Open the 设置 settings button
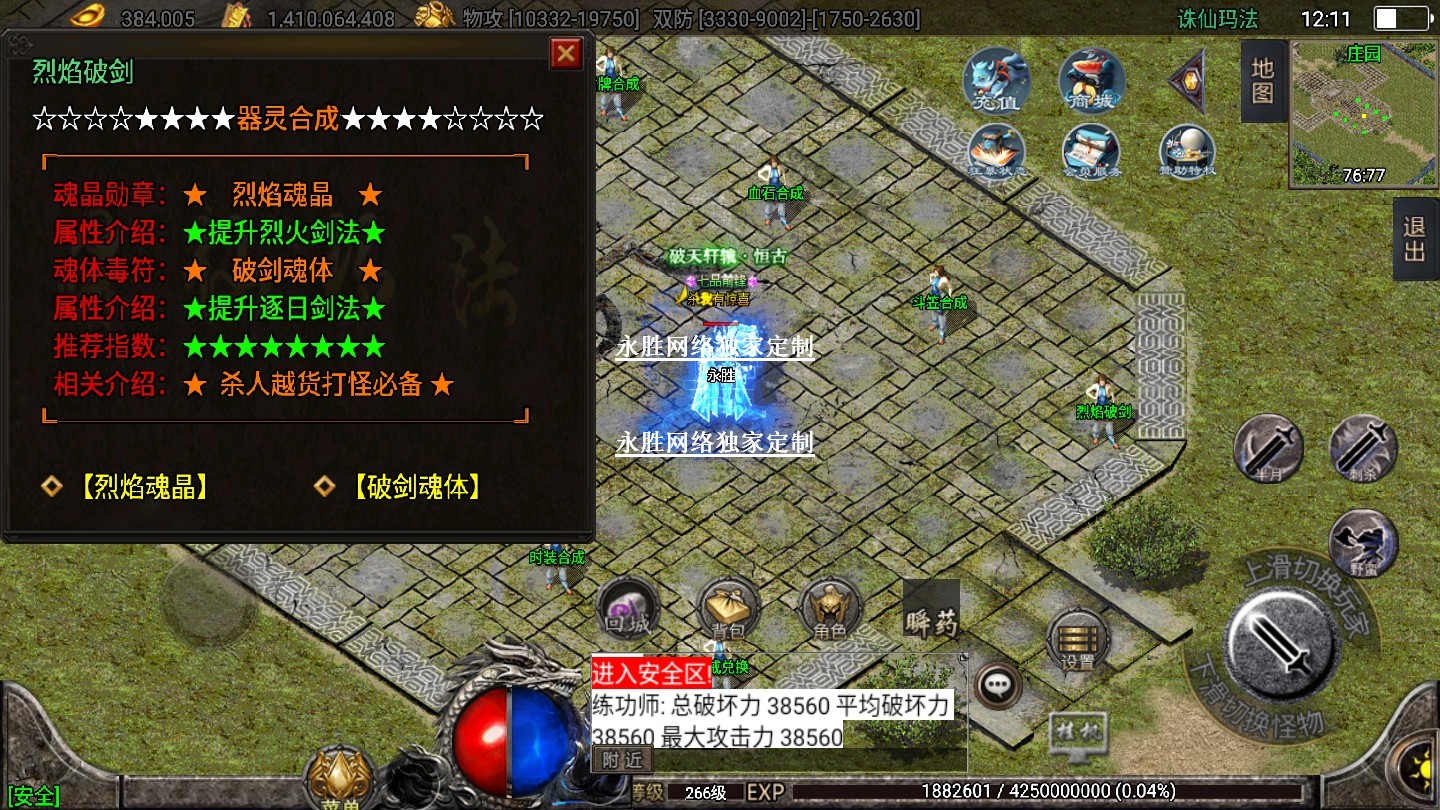This screenshot has width=1440, height=810. coord(1078,640)
